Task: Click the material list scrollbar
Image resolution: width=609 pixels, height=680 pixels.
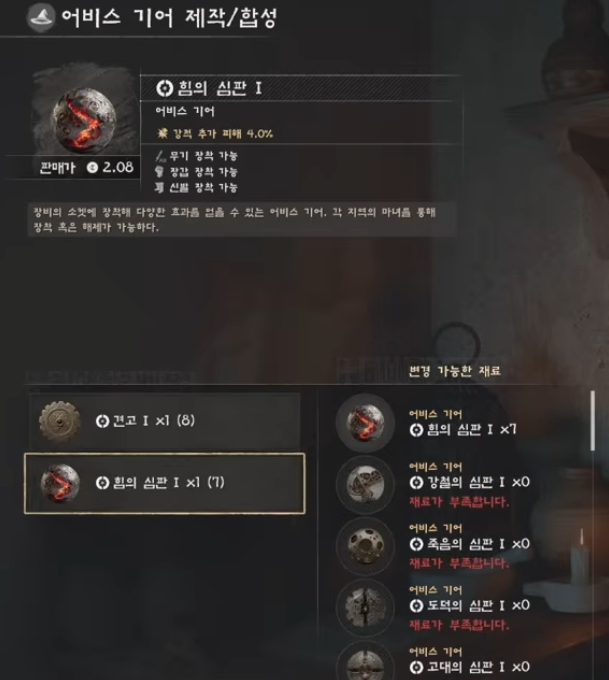Action: [x=595, y=420]
